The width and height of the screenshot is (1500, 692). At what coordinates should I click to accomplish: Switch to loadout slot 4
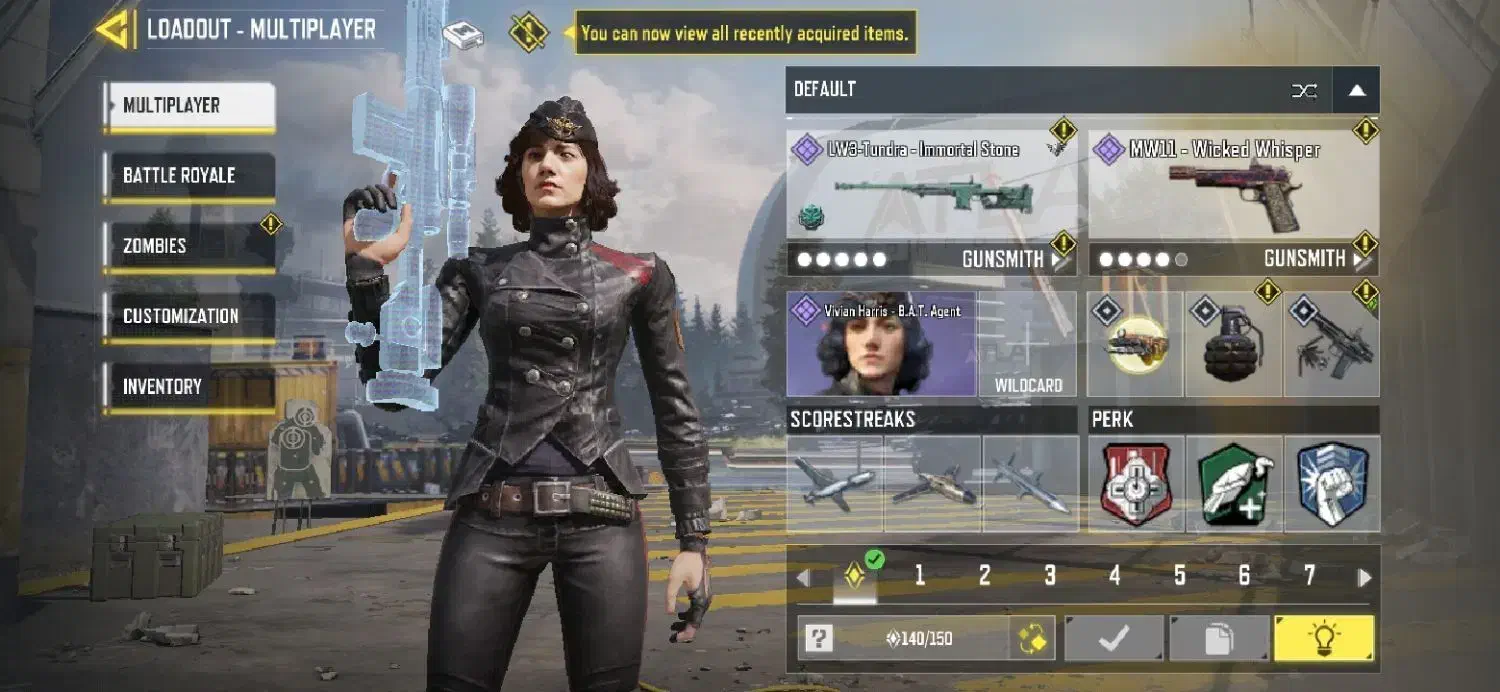[1115, 575]
